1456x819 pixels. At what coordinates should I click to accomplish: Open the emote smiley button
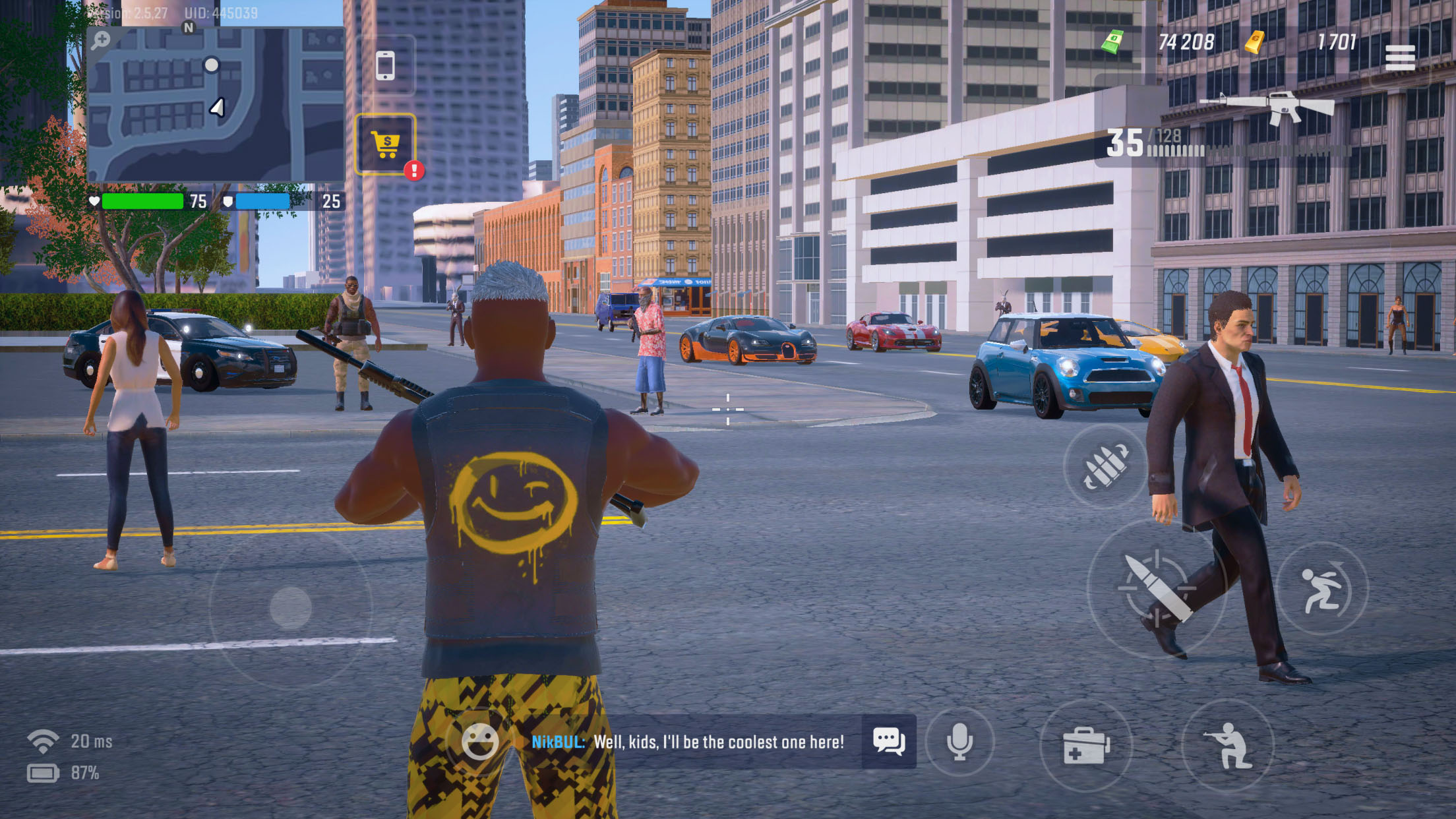click(479, 741)
